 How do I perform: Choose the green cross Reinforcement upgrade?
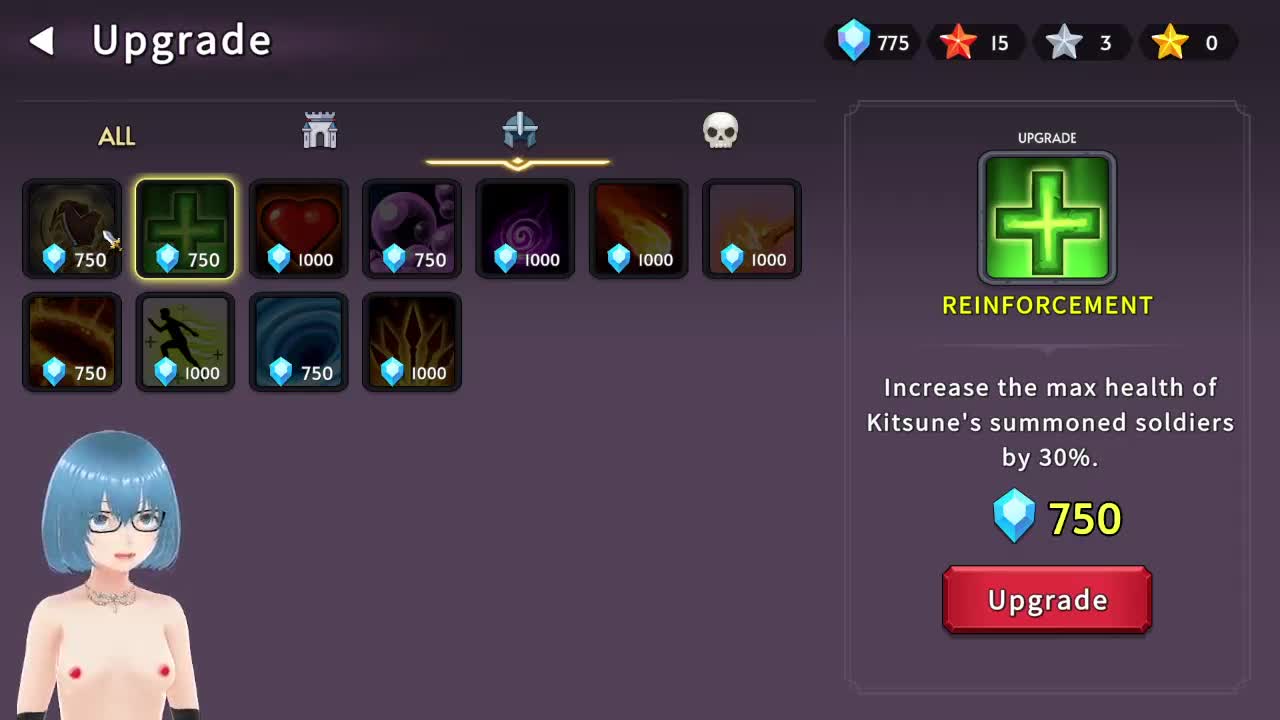click(x=185, y=229)
